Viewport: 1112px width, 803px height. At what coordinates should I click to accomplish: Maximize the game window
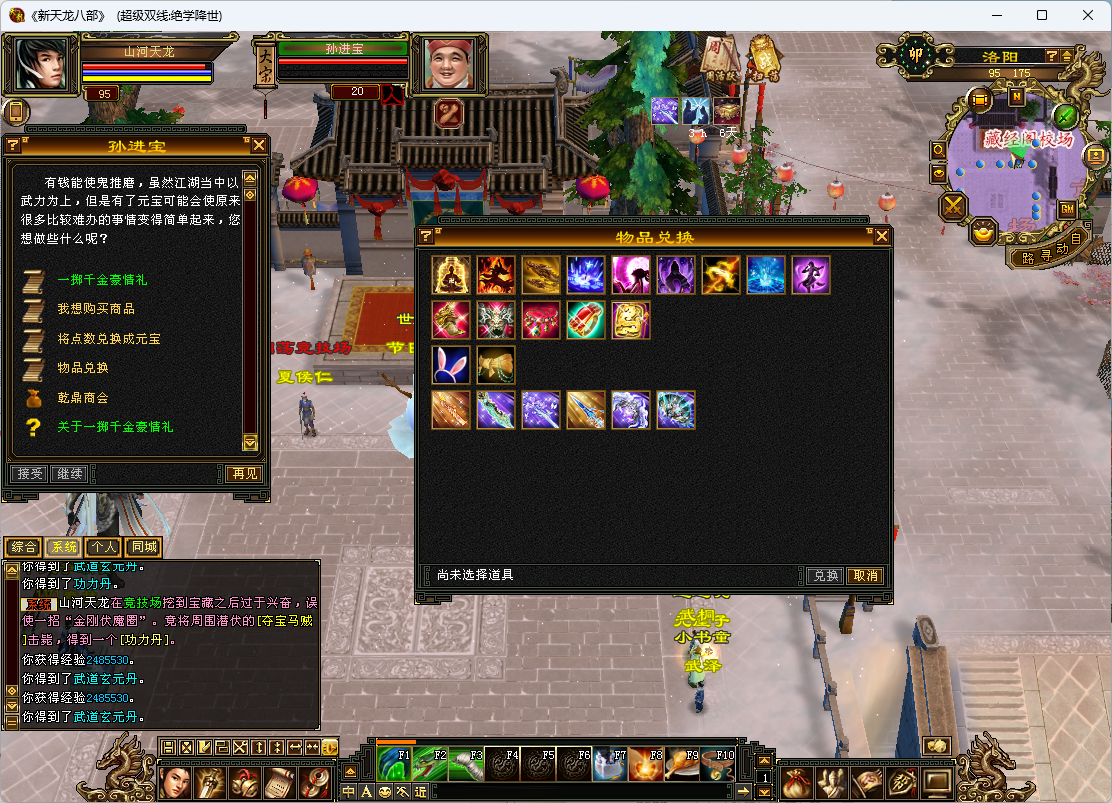[1042, 15]
